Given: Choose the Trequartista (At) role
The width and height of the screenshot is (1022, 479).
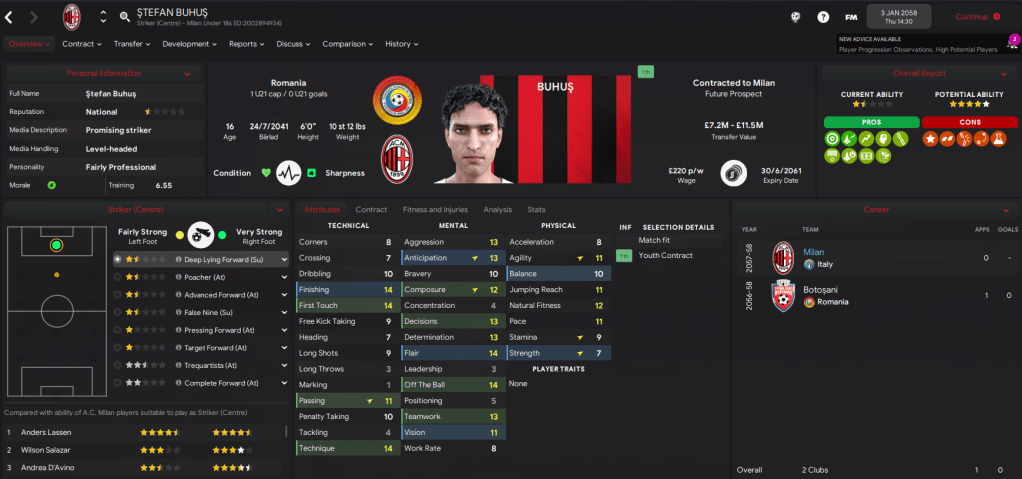Looking at the screenshot, I should click(214, 365).
